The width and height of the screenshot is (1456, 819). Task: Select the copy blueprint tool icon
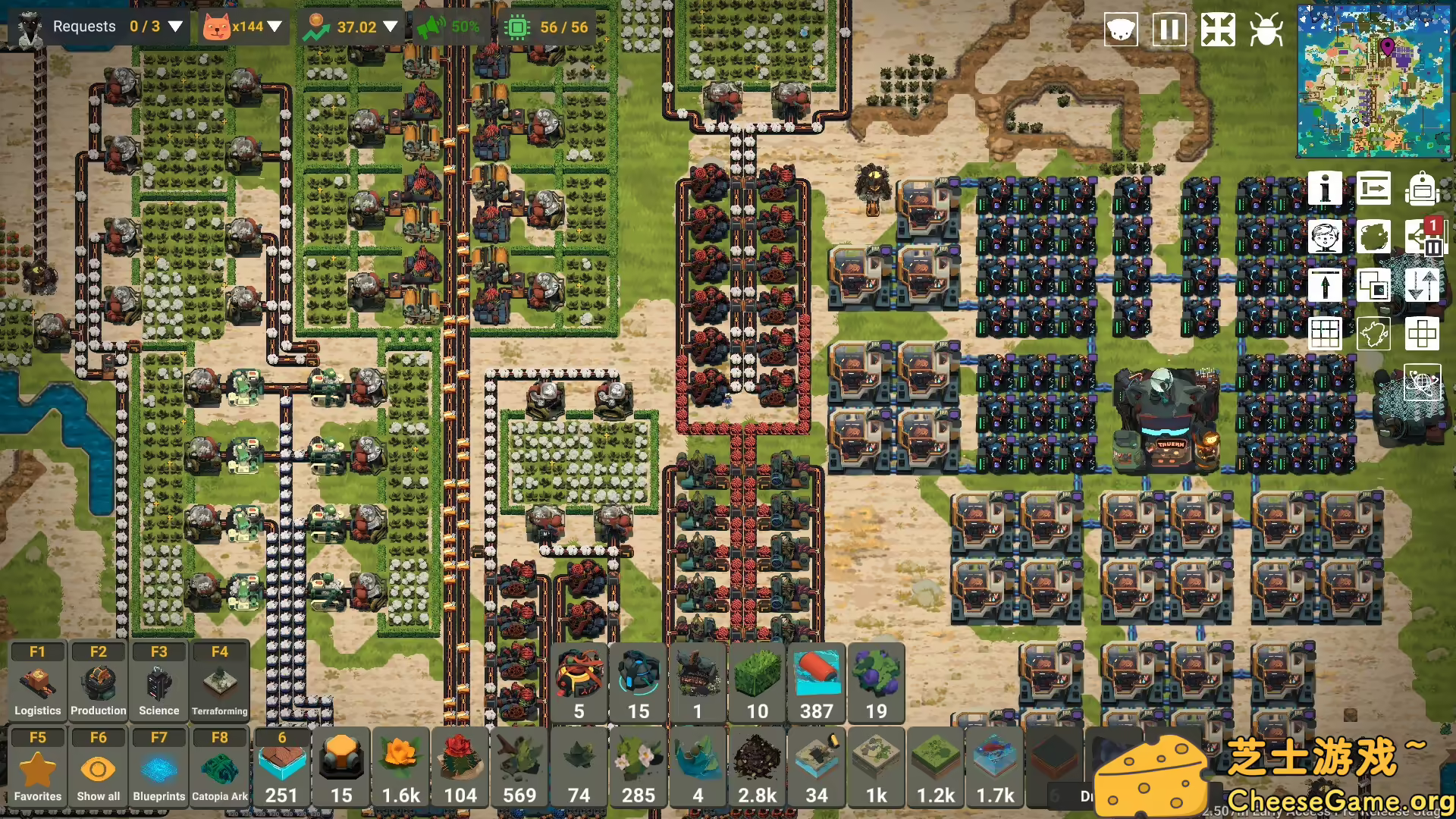pos(1374,284)
